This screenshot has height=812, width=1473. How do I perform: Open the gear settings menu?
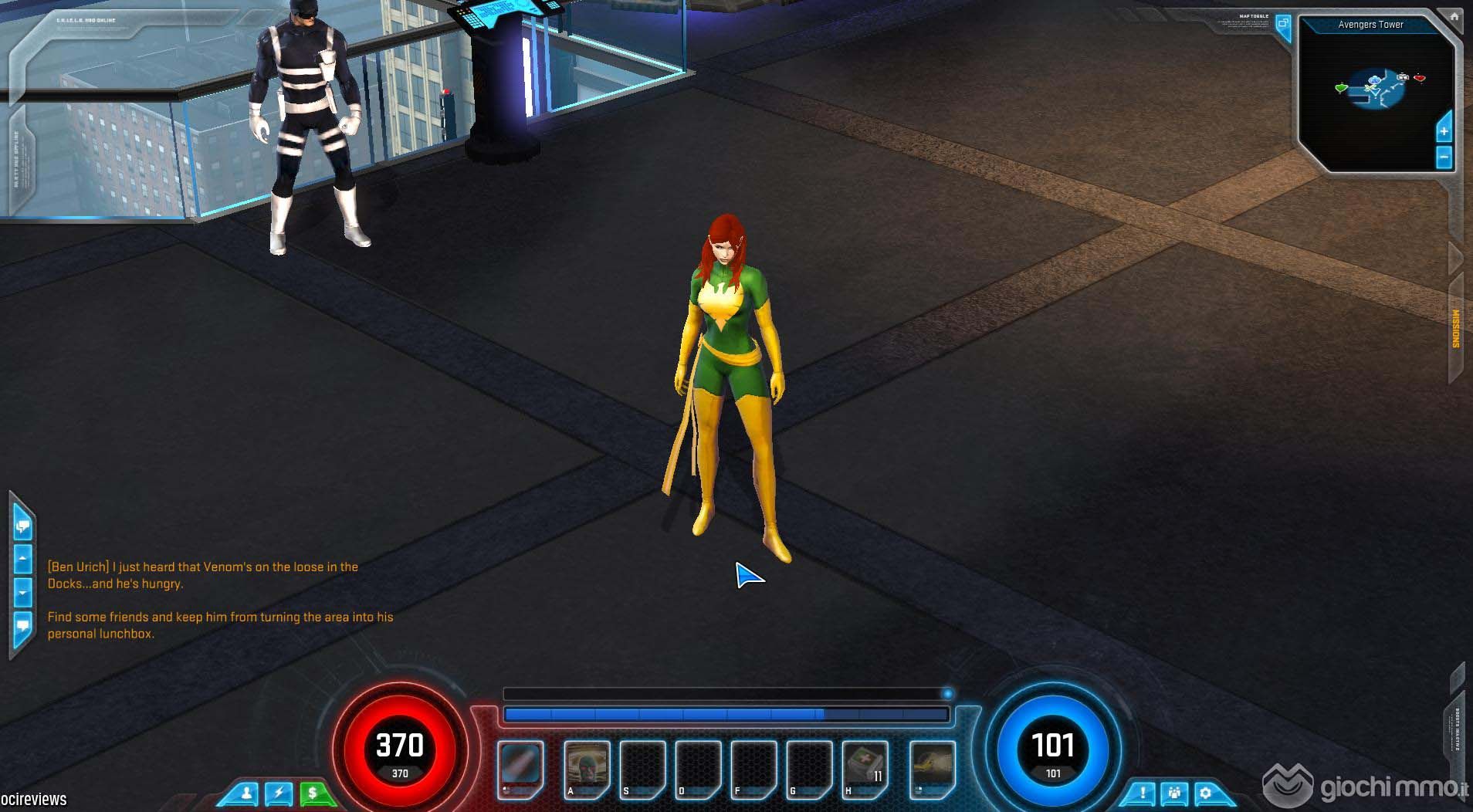[1205, 793]
